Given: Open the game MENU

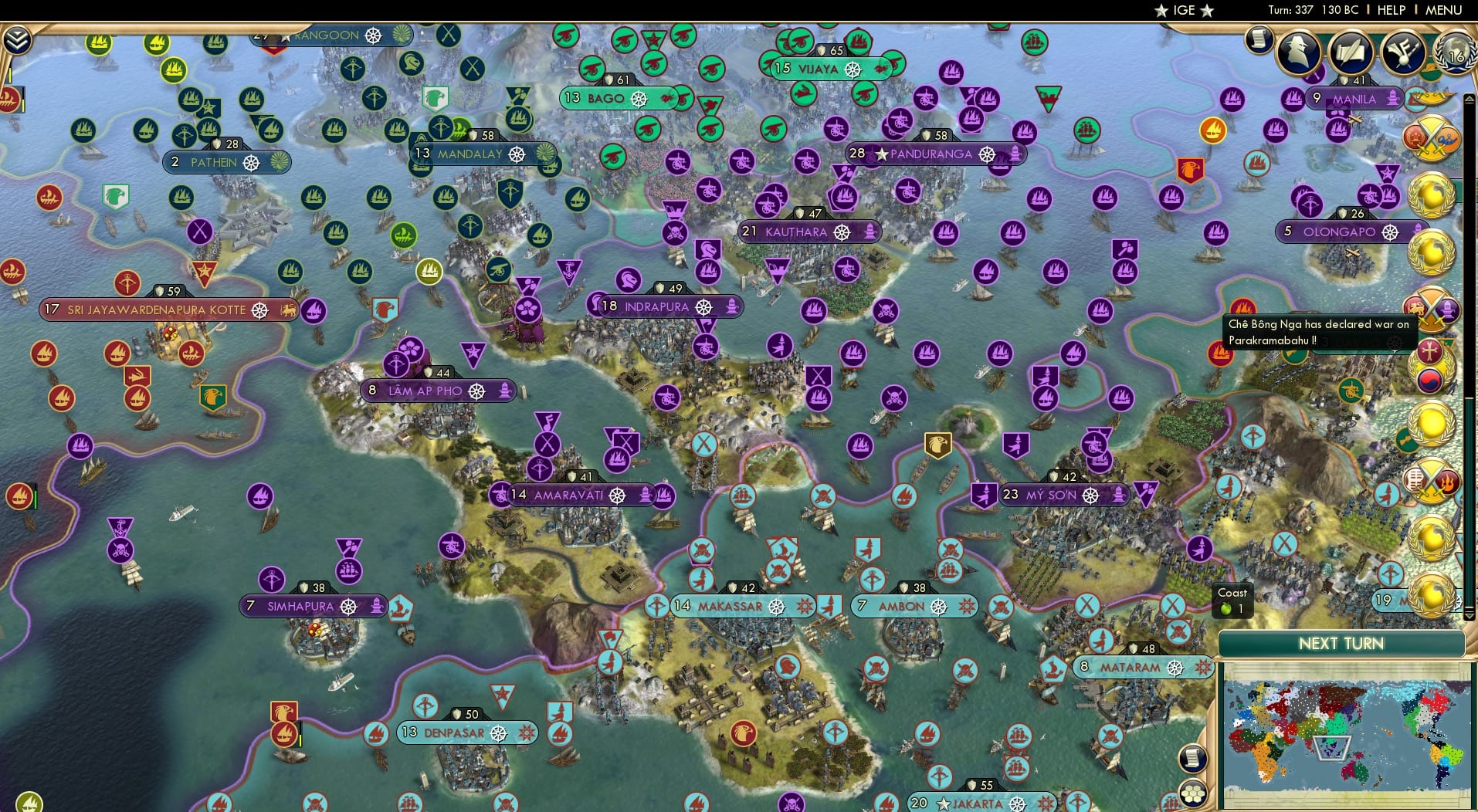Looking at the screenshot, I should [x=1442, y=10].
